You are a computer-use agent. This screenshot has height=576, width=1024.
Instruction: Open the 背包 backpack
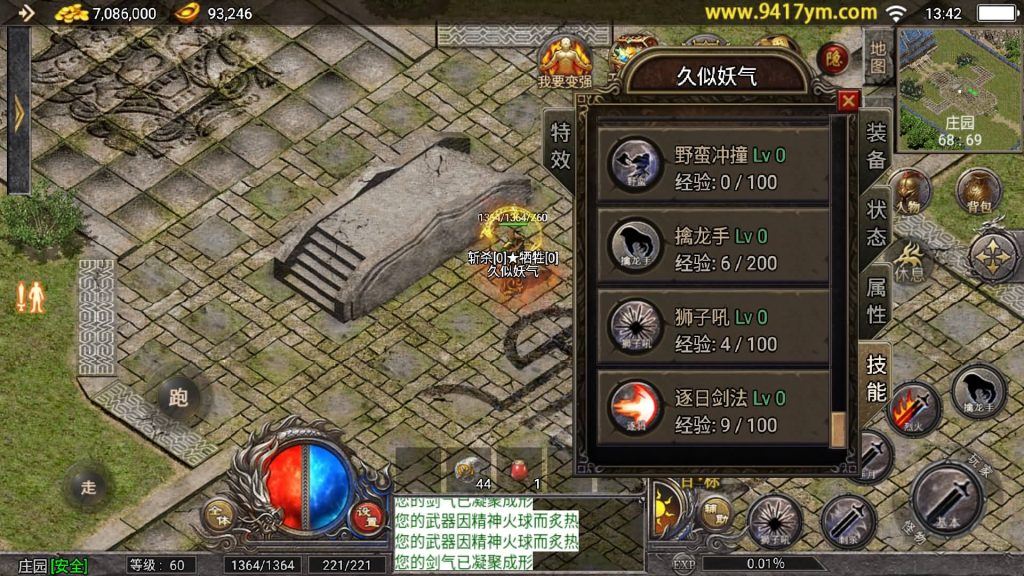pyautogui.click(x=977, y=192)
